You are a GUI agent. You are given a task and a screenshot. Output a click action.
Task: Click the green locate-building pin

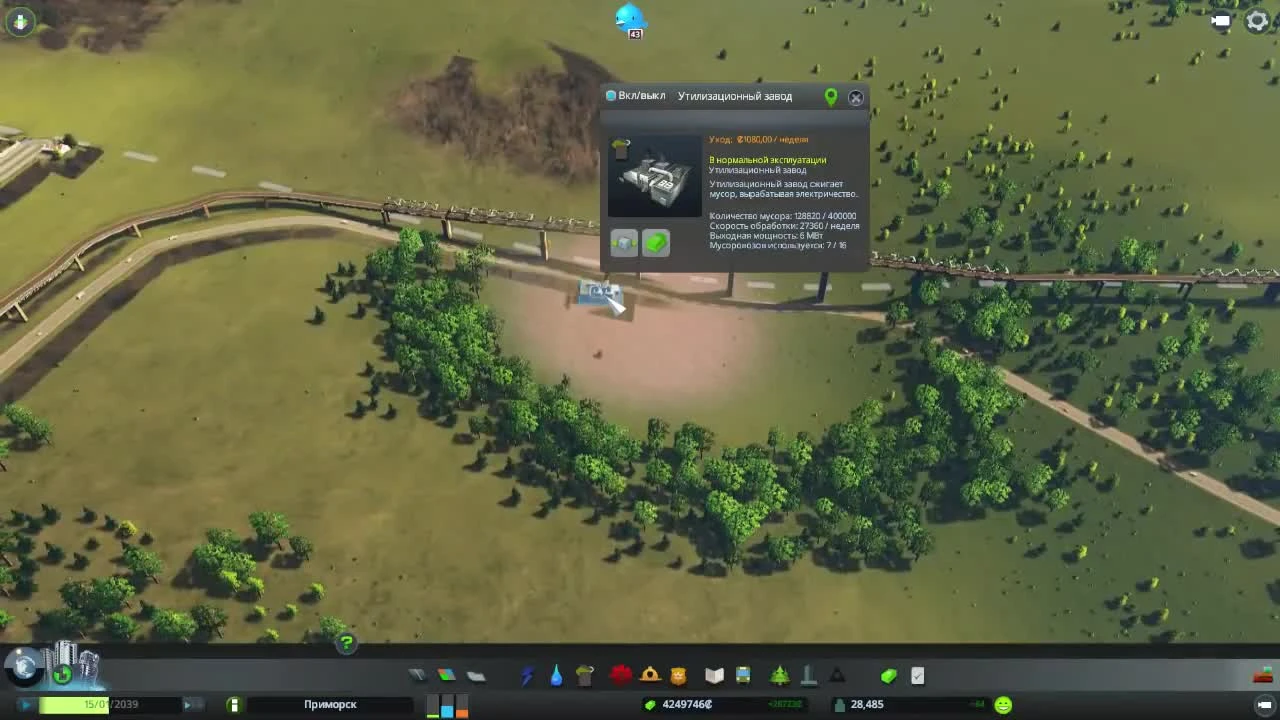pyautogui.click(x=829, y=97)
